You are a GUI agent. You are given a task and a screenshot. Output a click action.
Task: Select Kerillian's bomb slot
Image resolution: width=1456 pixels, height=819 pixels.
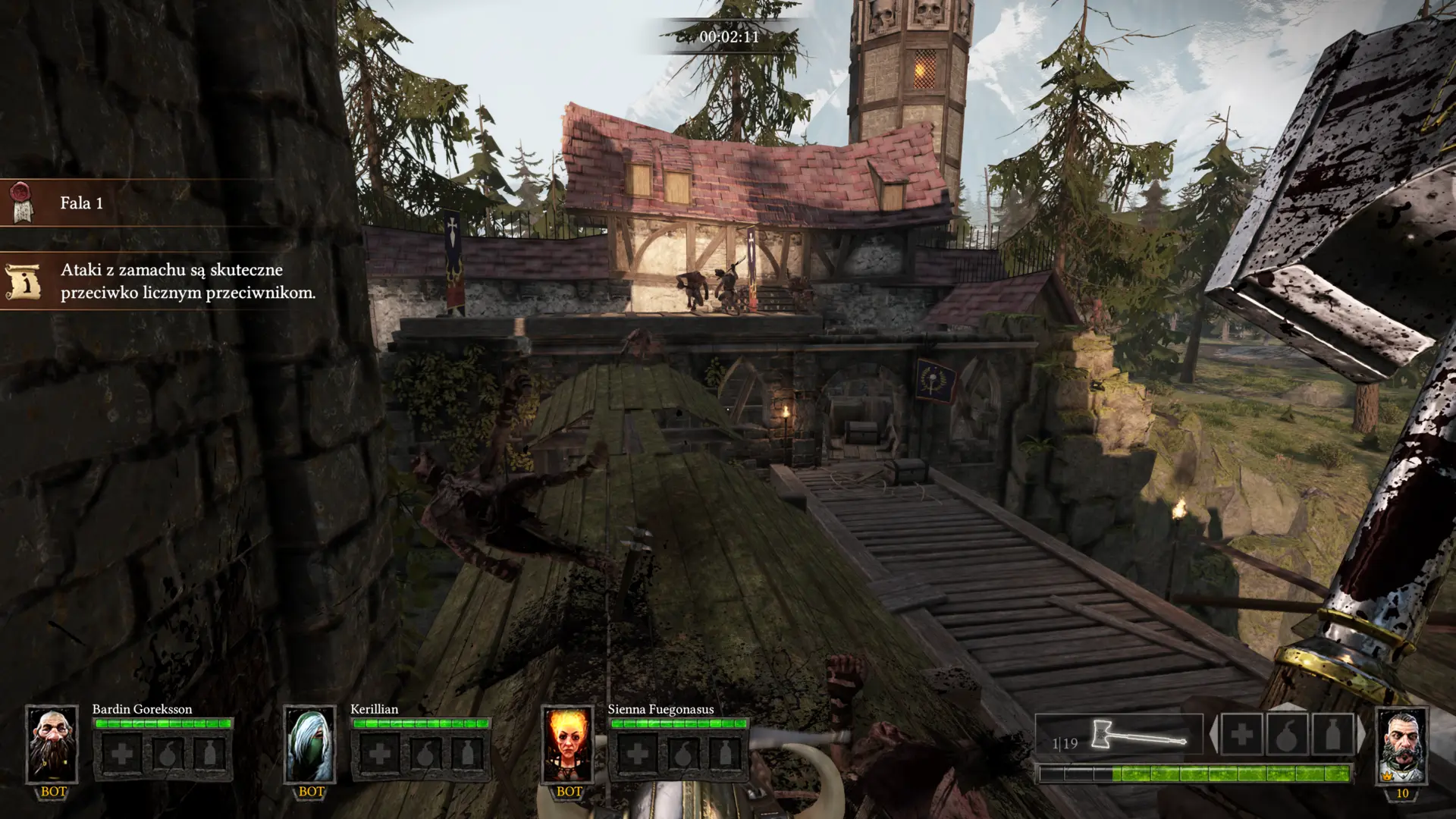tap(424, 754)
